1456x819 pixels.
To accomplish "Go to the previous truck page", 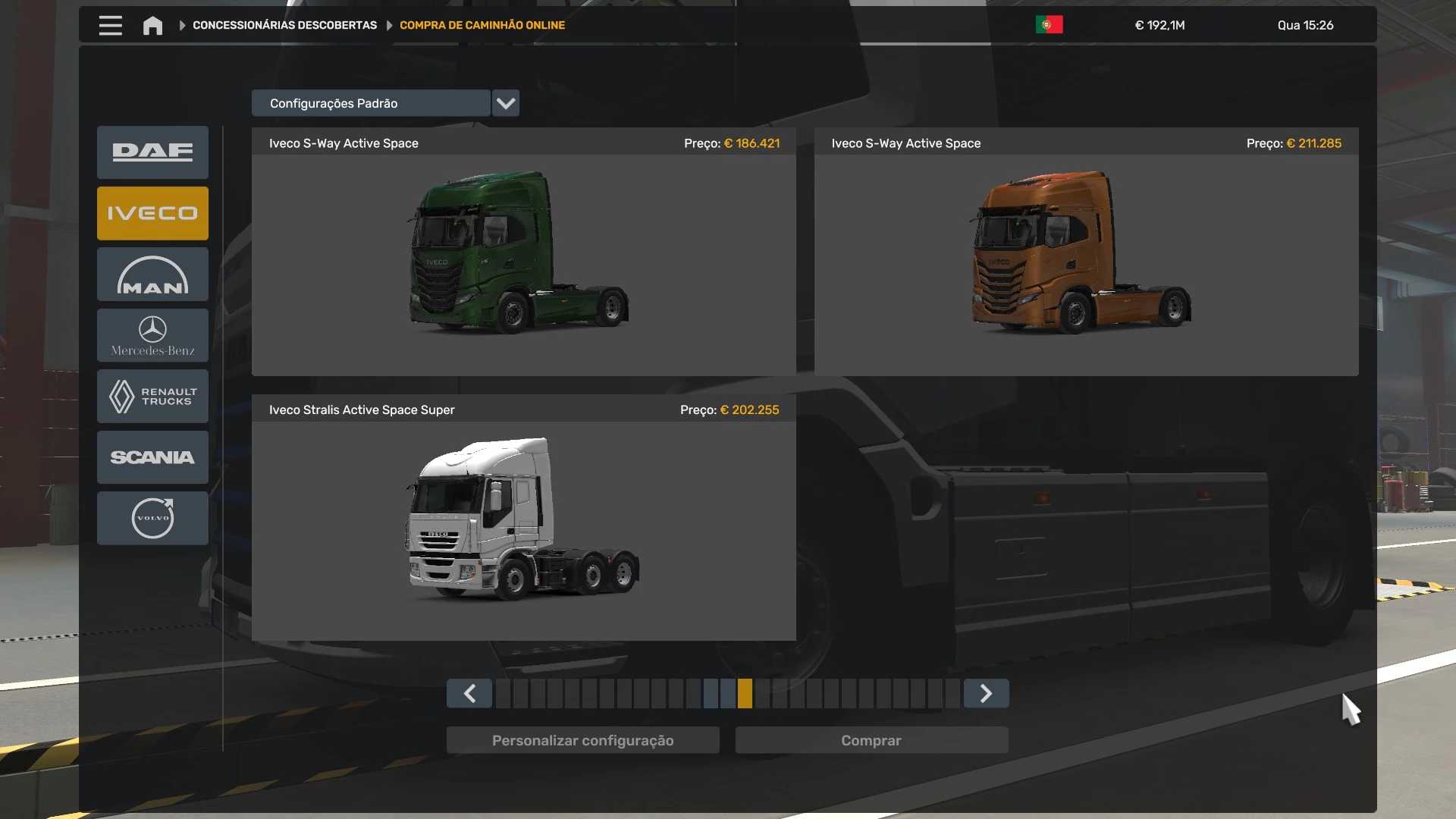I will pyautogui.click(x=469, y=693).
